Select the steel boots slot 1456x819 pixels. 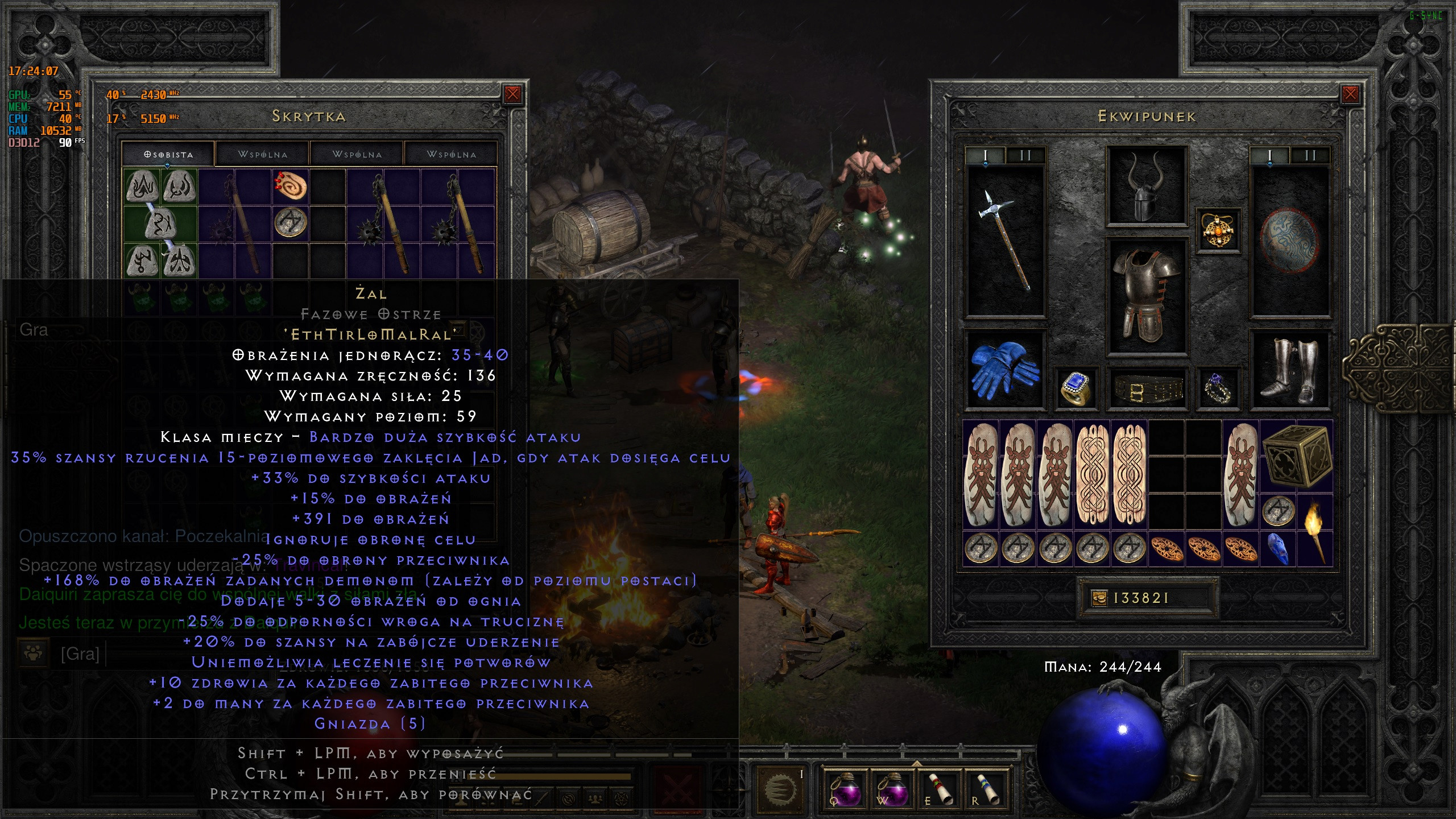[1289, 370]
